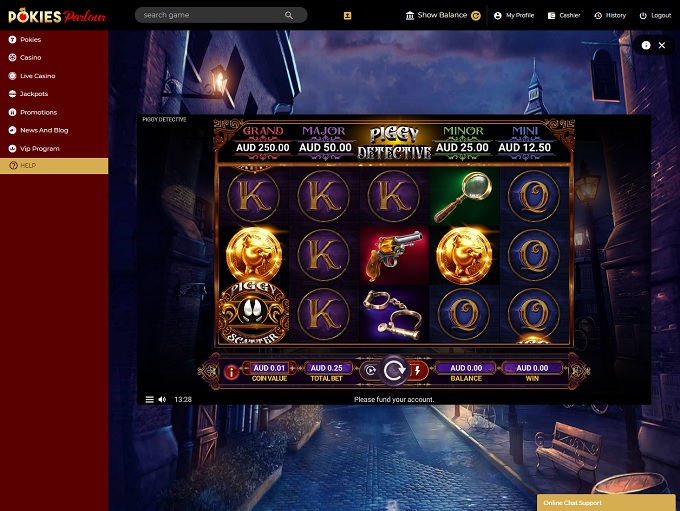The height and width of the screenshot is (511, 680).
Task: Adjust the Coin Value setting
Action: click(x=270, y=368)
